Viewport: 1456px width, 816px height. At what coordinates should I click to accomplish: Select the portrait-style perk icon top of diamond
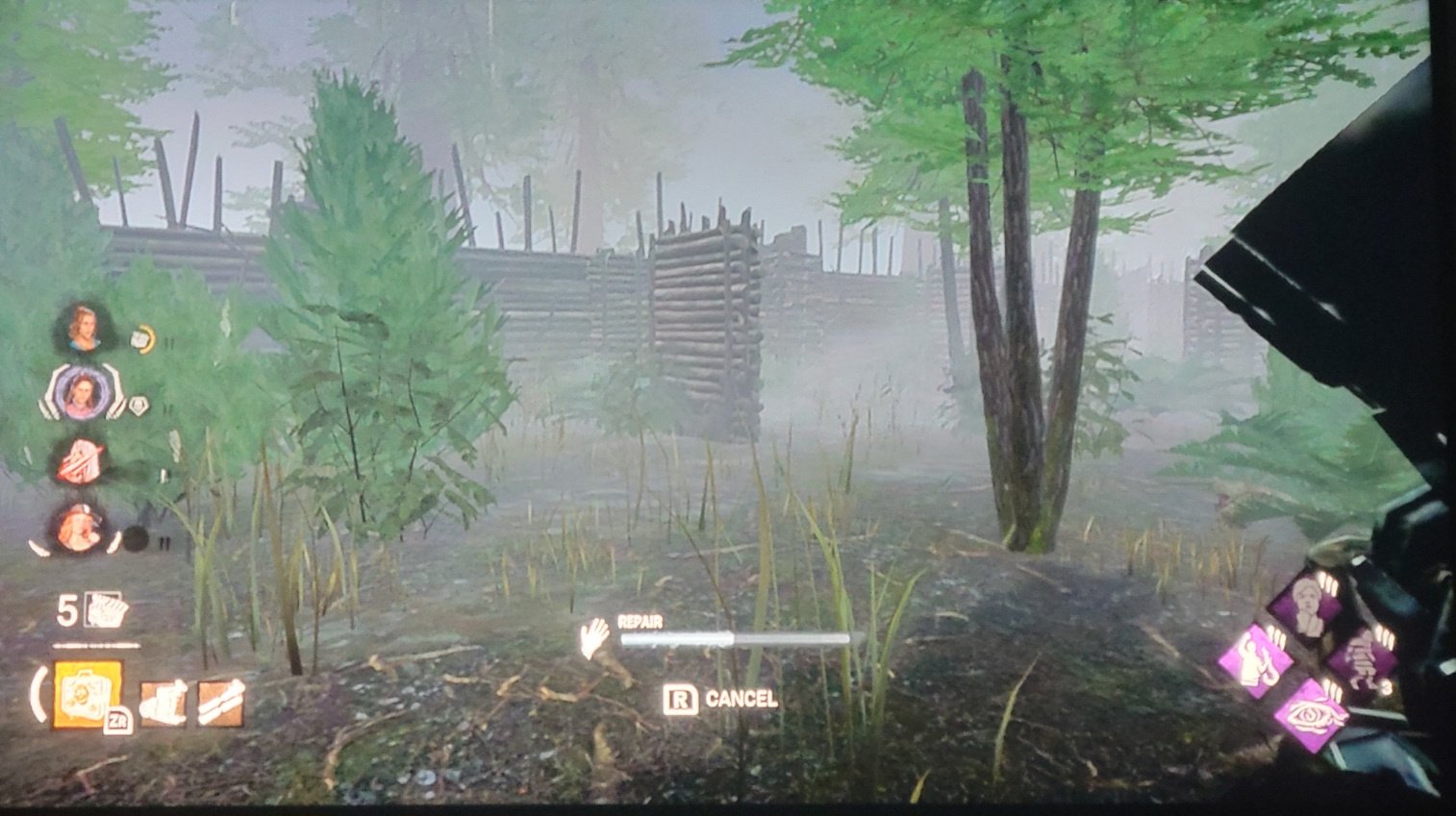(x=1306, y=604)
